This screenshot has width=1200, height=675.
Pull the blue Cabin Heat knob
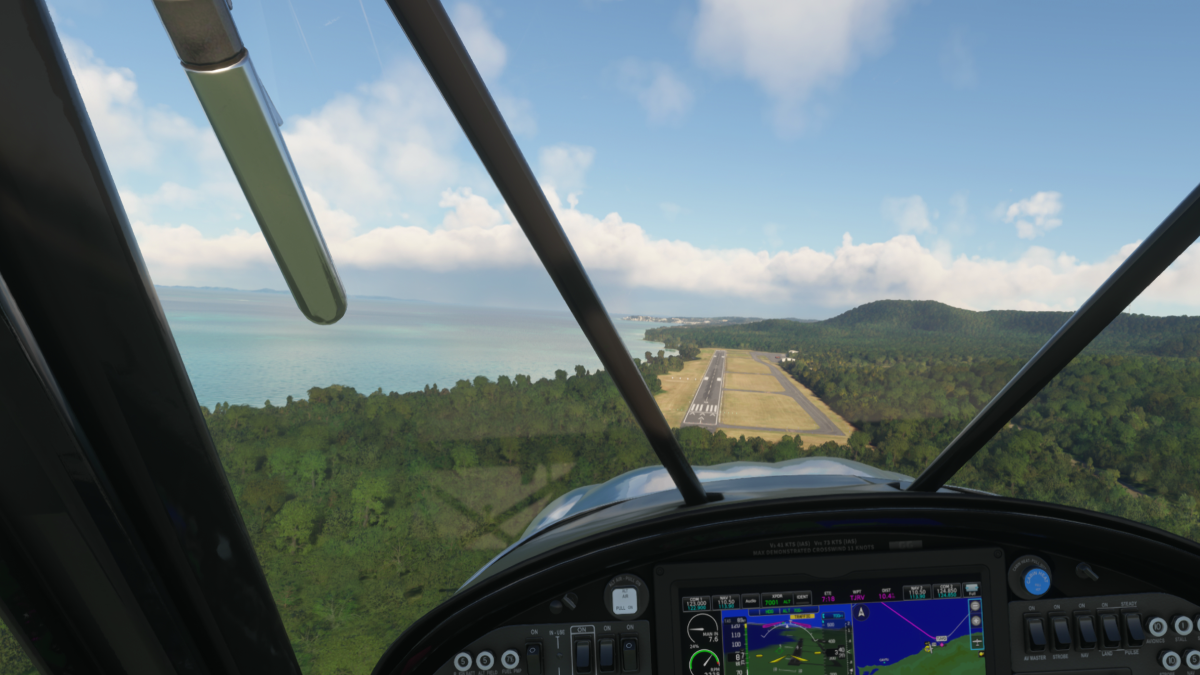pyautogui.click(x=1035, y=580)
